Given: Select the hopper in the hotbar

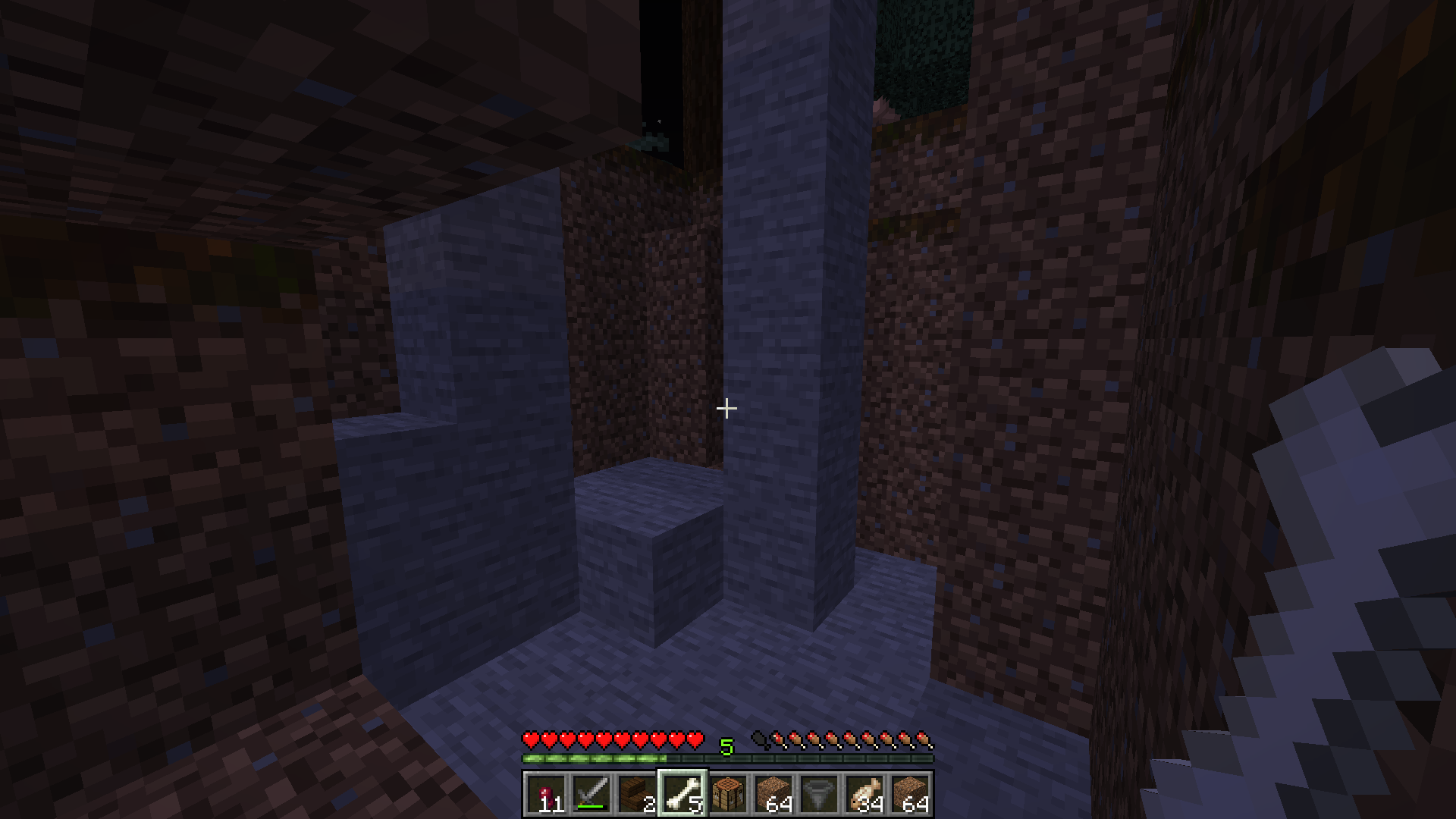Looking at the screenshot, I should [819, 794].
